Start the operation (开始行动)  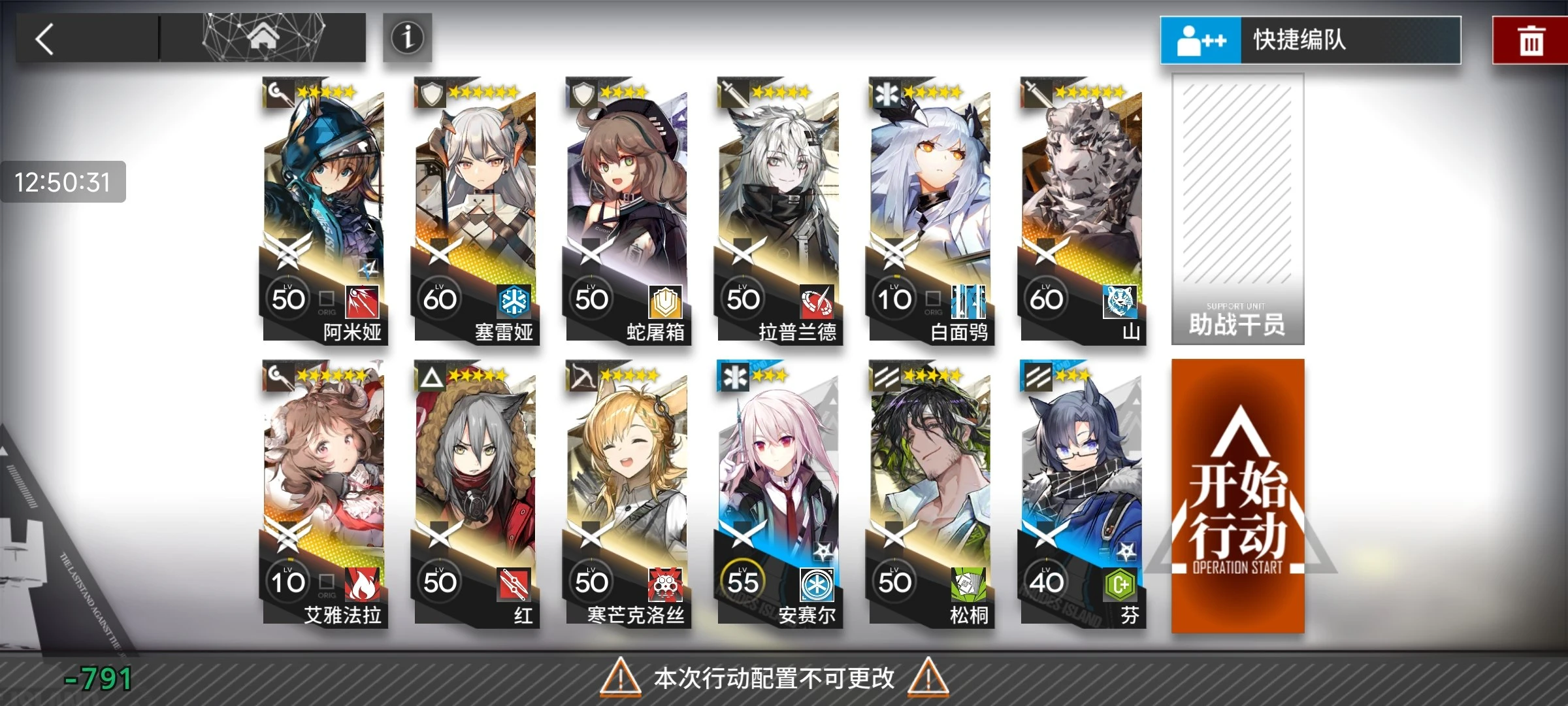pos(1237,497)
